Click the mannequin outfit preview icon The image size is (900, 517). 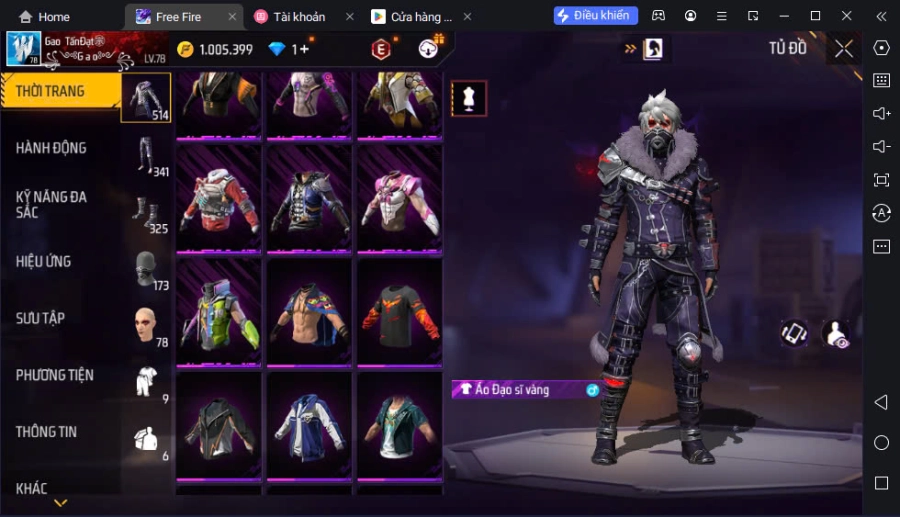469,98
